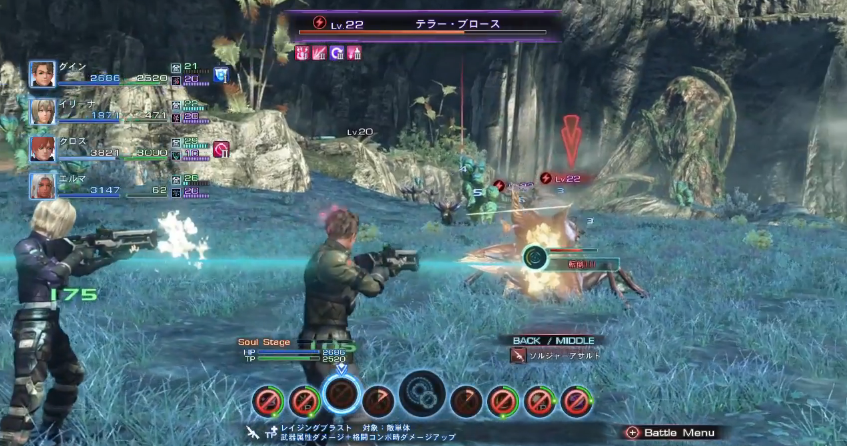Select the Soldier Assault weapon indicator
The height and width of the screenshot is (446, 847).
coord(517,356)
